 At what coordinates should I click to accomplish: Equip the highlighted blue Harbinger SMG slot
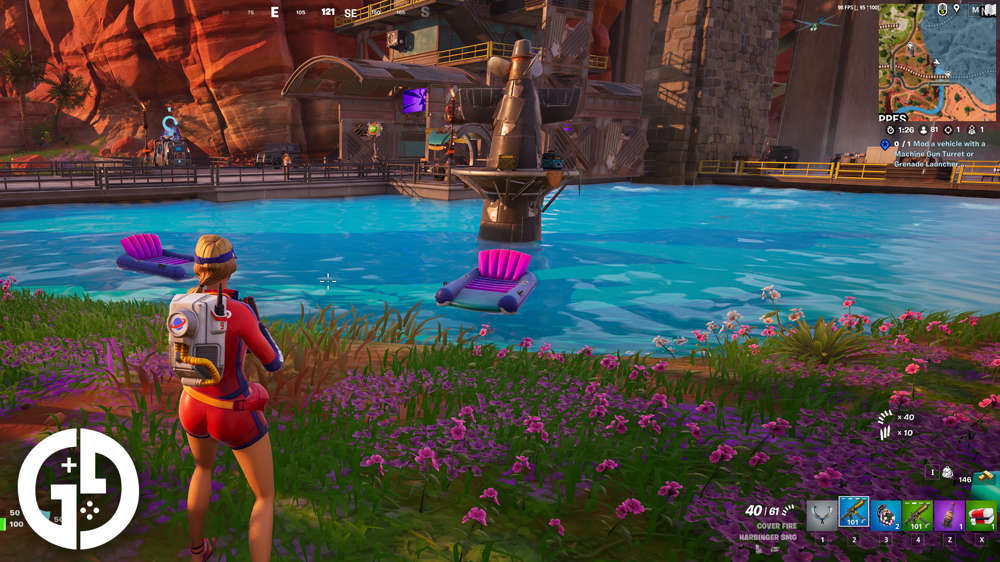pos(853,515)
